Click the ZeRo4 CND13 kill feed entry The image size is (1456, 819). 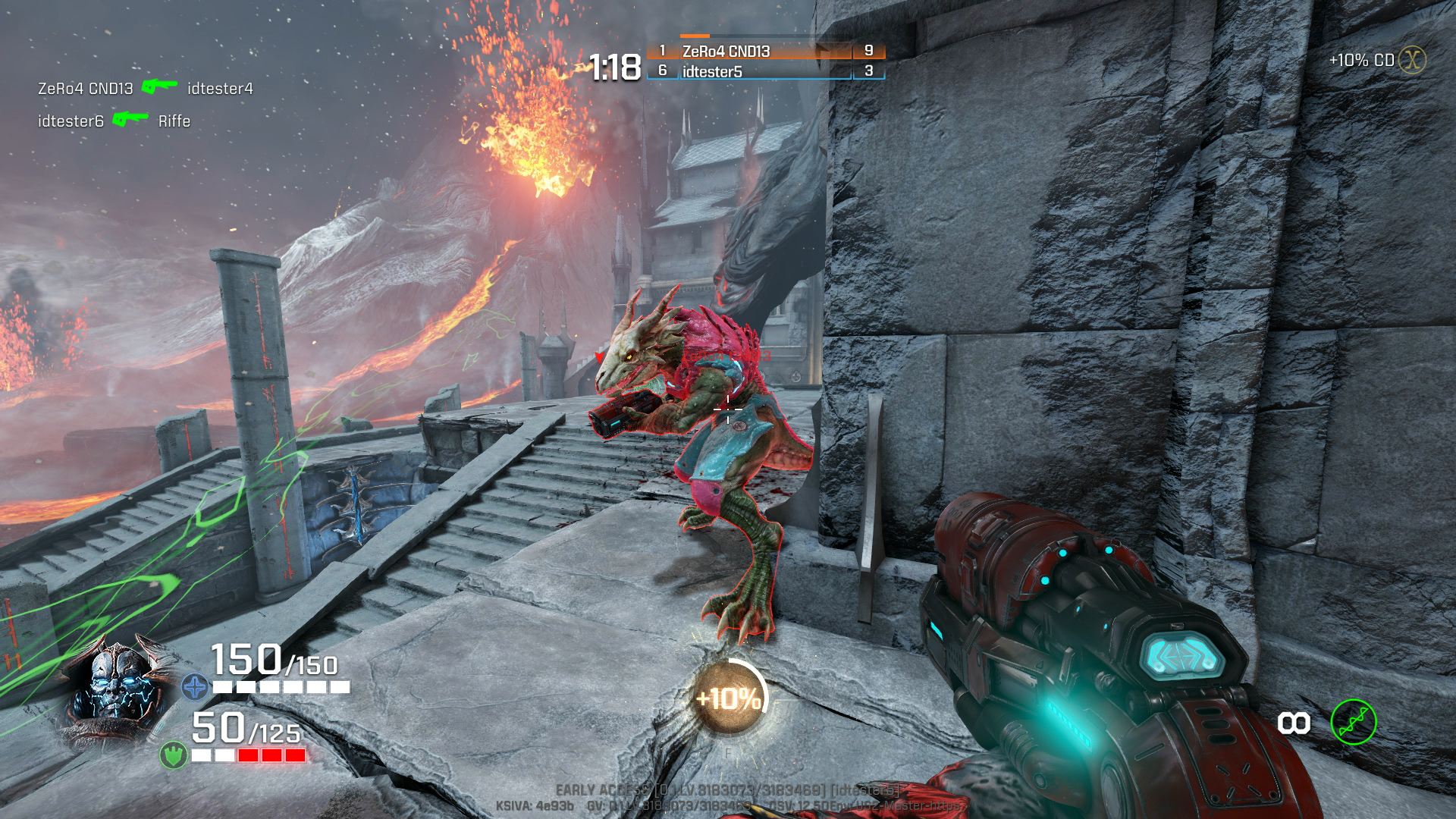tap(145, 89)
